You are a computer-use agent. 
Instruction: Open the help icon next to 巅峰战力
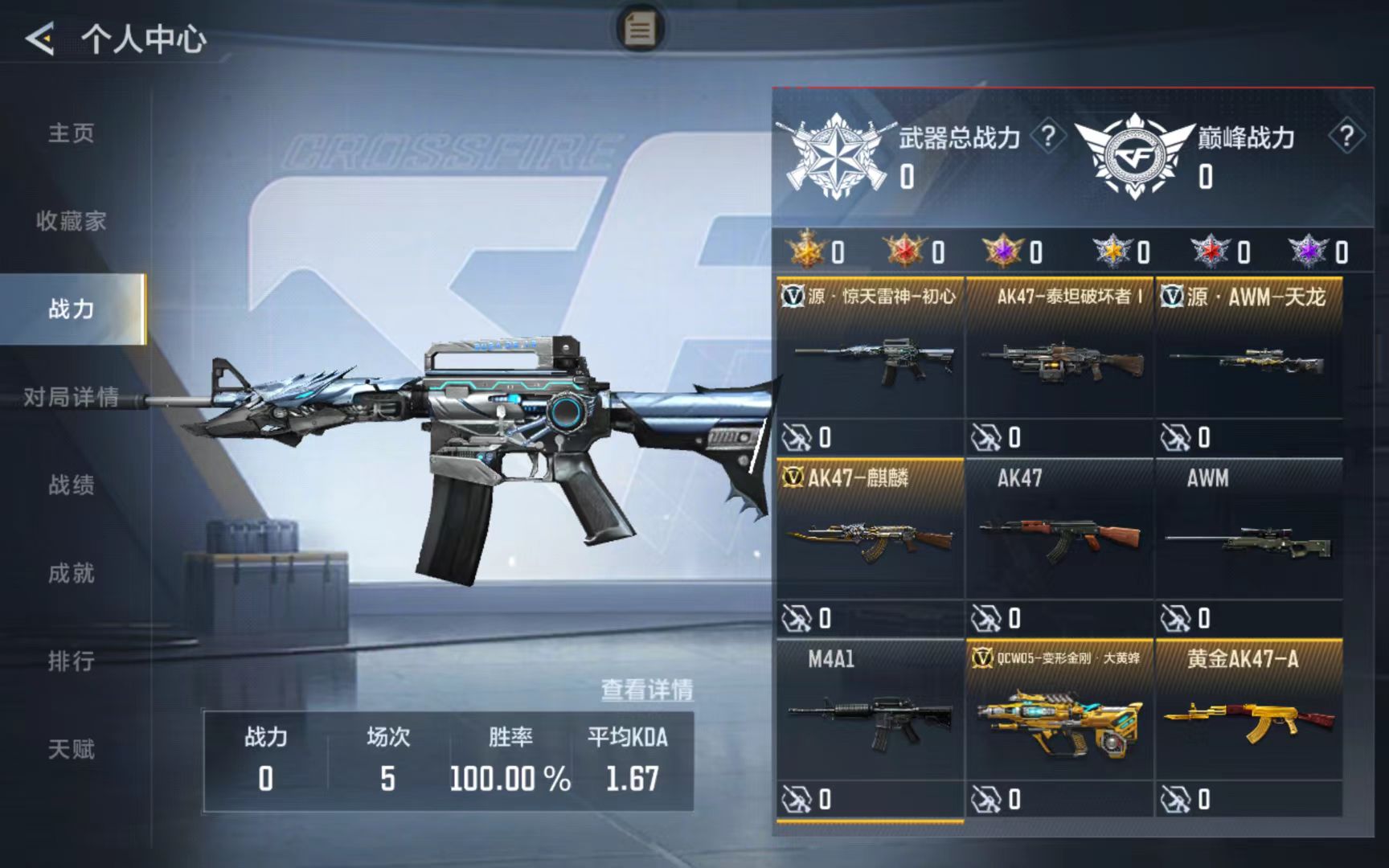(1346, 137)
